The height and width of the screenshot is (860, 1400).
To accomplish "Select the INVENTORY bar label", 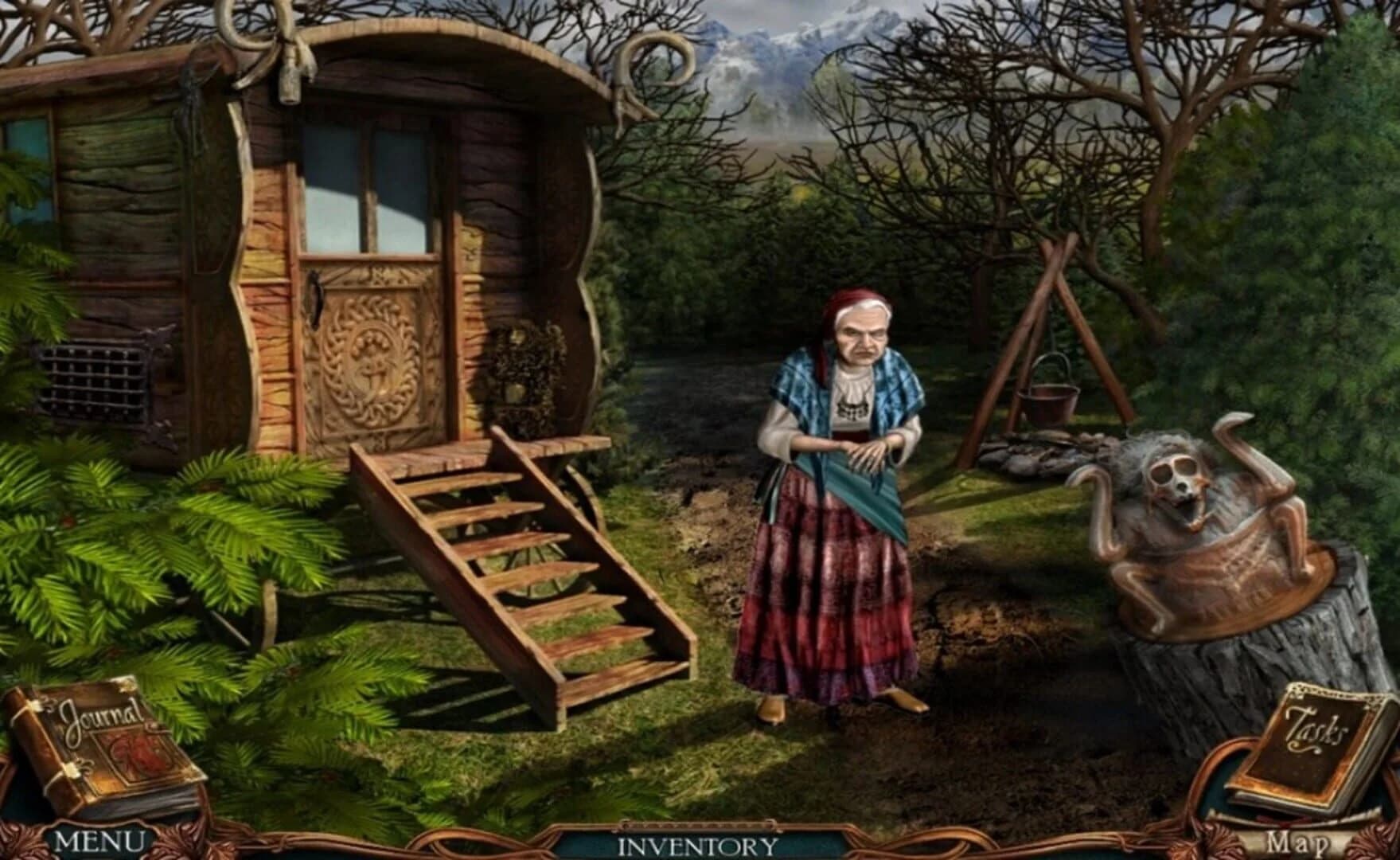I will tap(696, 844).
